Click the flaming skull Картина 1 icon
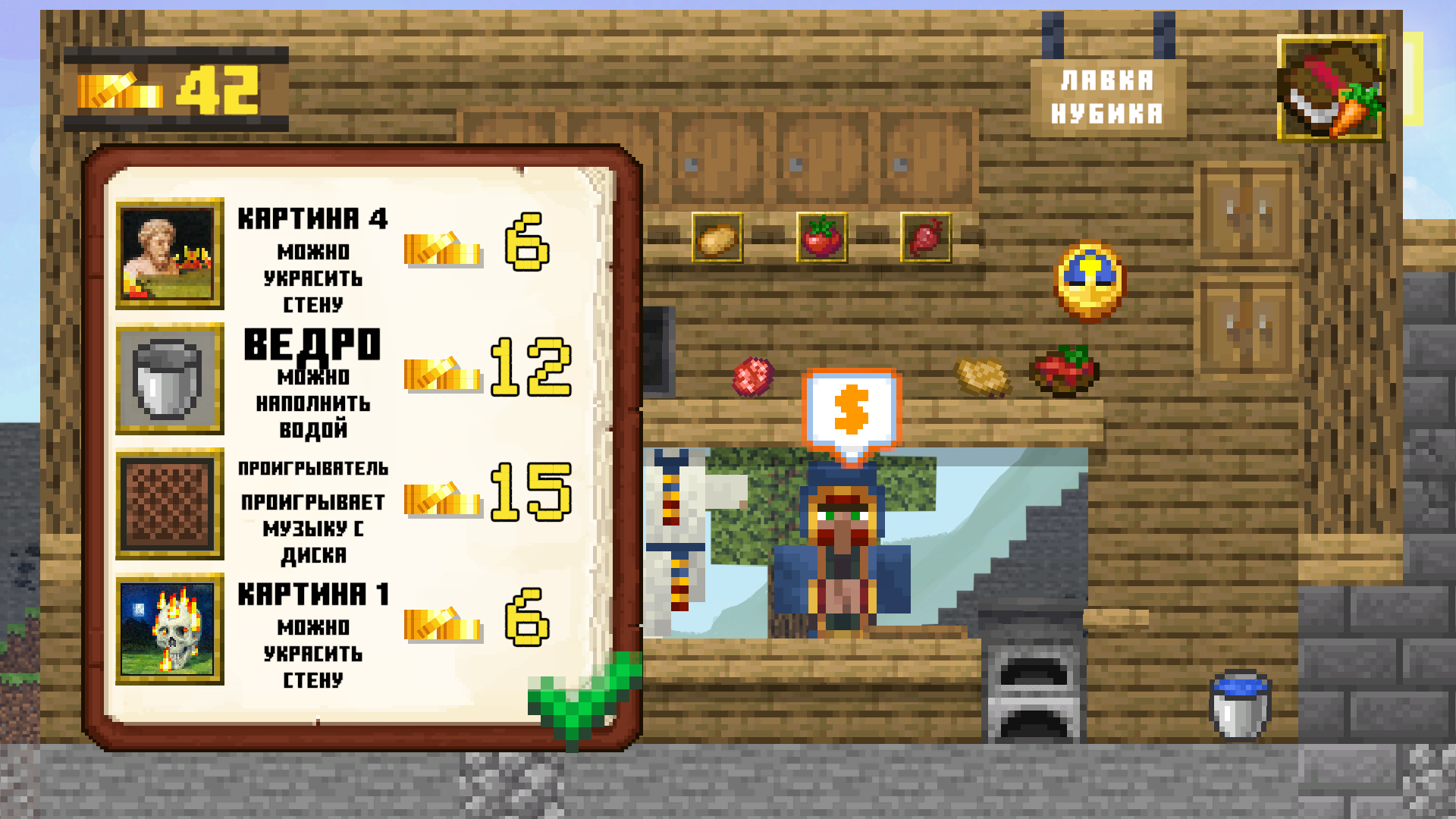Viewport: 1456px width, 819px height. (169, 631)
